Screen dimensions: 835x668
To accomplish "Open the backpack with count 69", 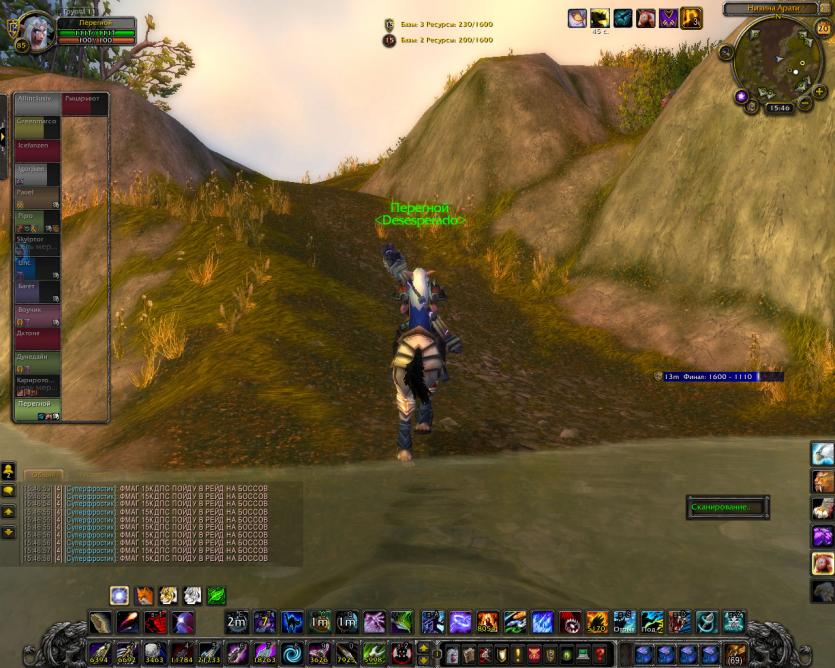I will pos(735,655).
